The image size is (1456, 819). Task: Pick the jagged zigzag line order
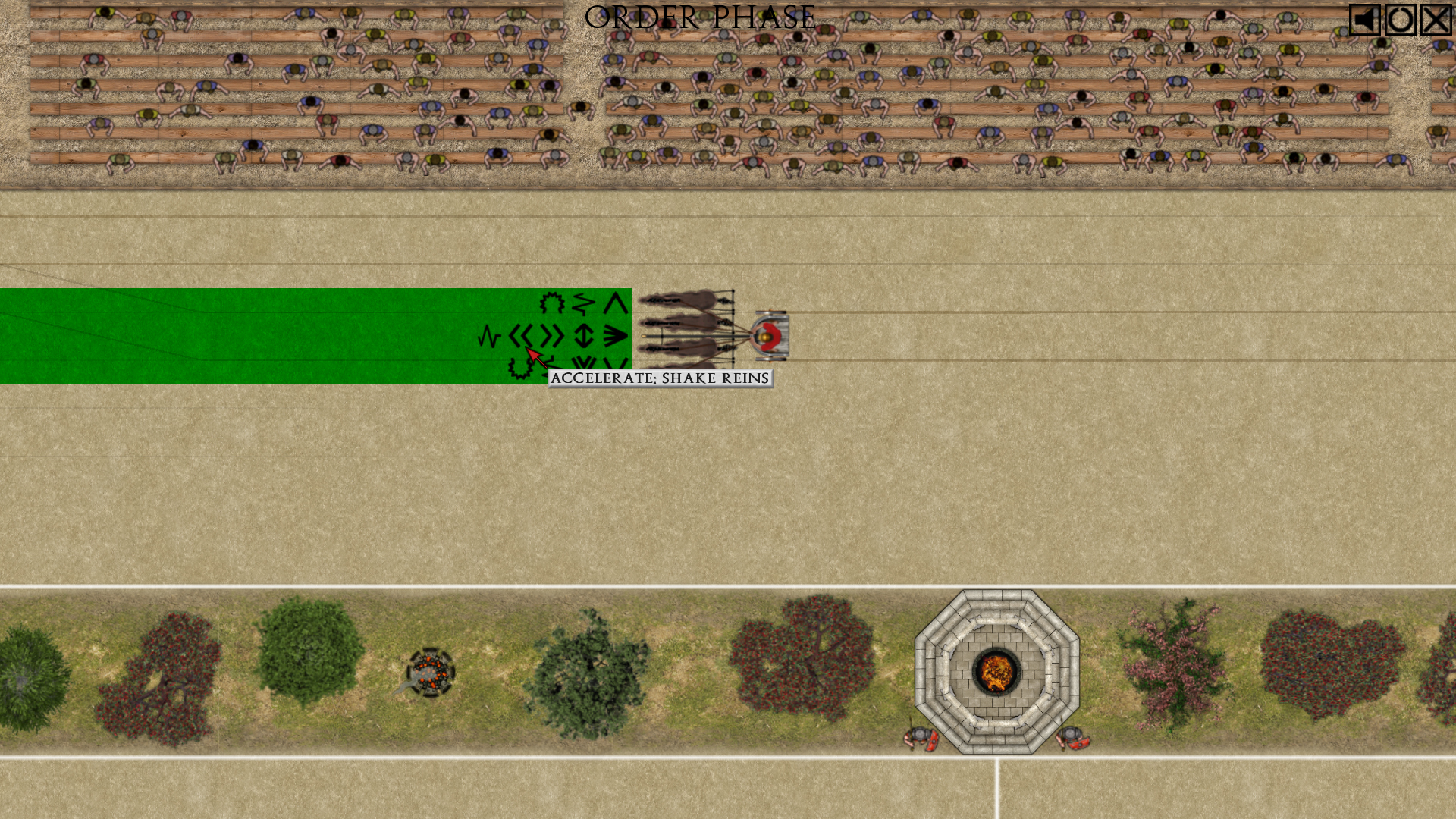(x=489, y=336)
